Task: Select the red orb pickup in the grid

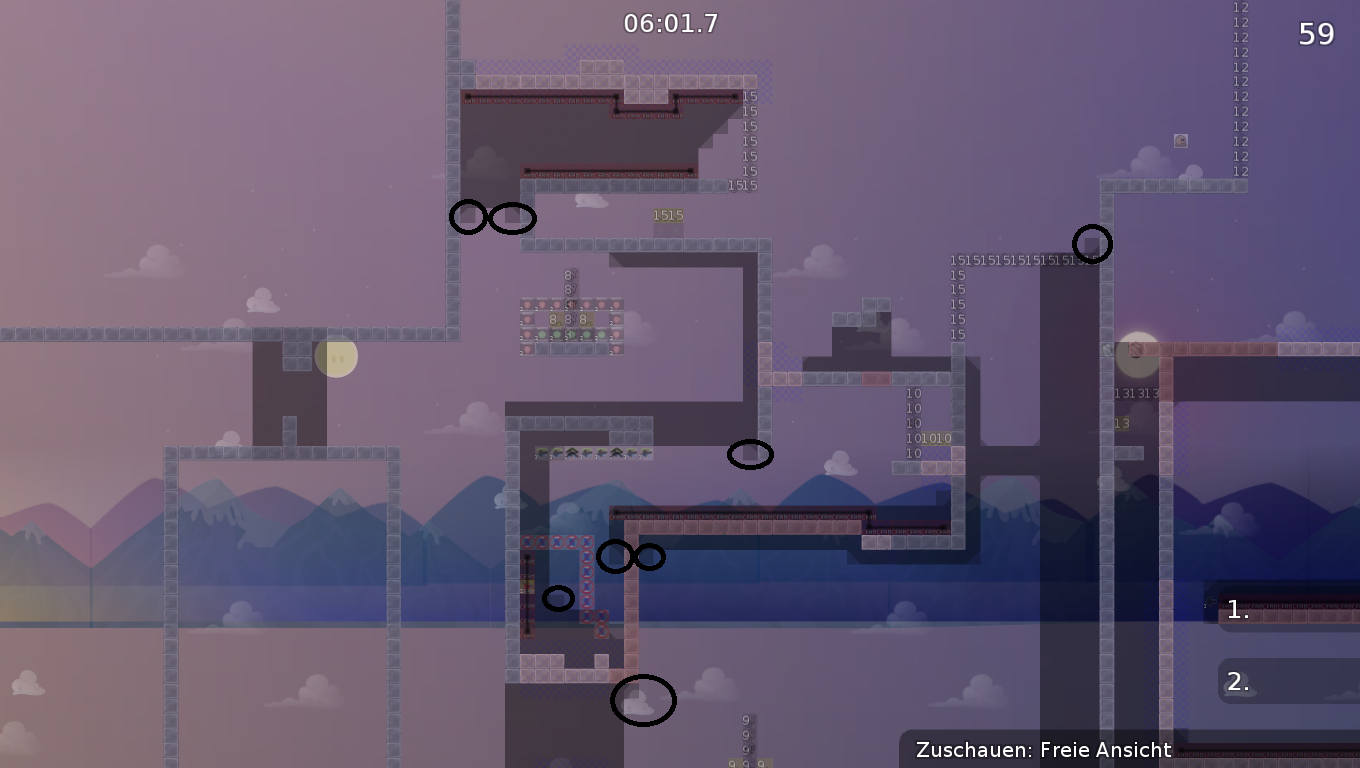Action: click(x=527, y=304)
